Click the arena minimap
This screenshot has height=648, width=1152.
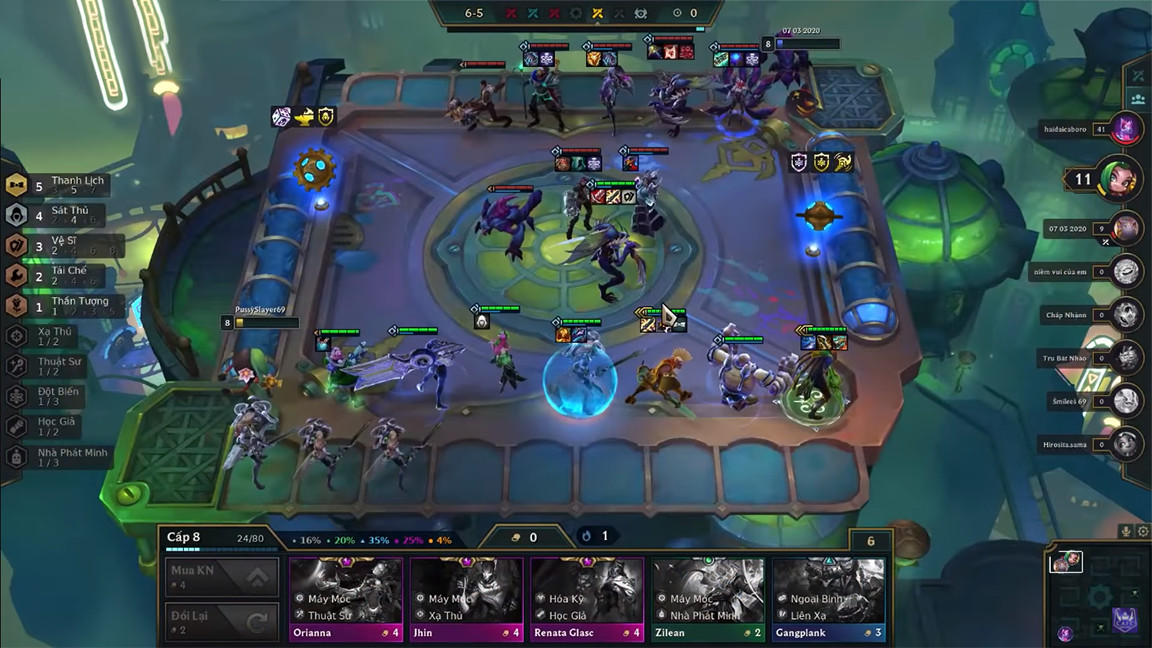point(1098,593)
